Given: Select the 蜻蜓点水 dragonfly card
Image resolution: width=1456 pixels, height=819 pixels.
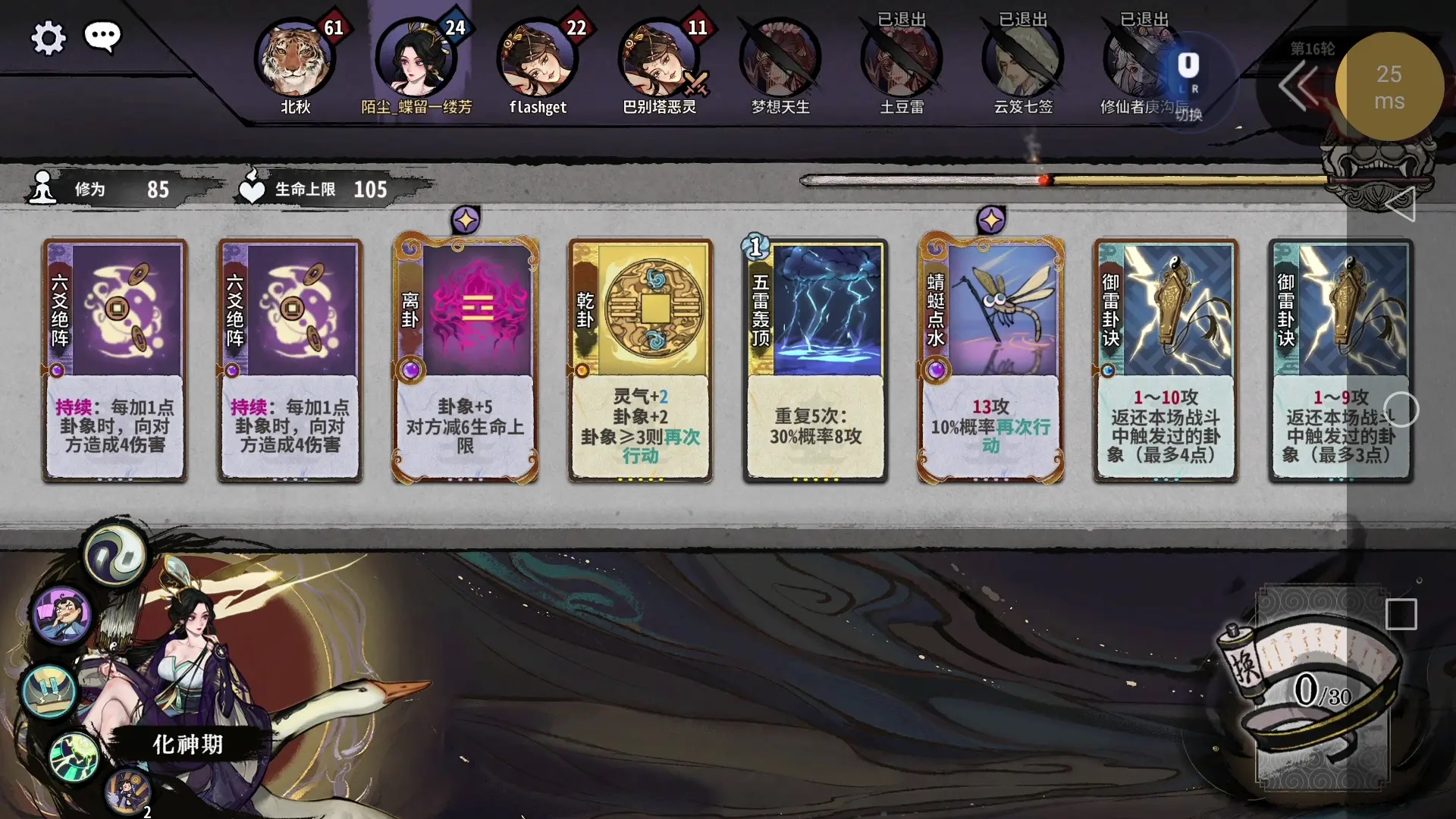Looking at the screenshot, I should coord(990,360).
